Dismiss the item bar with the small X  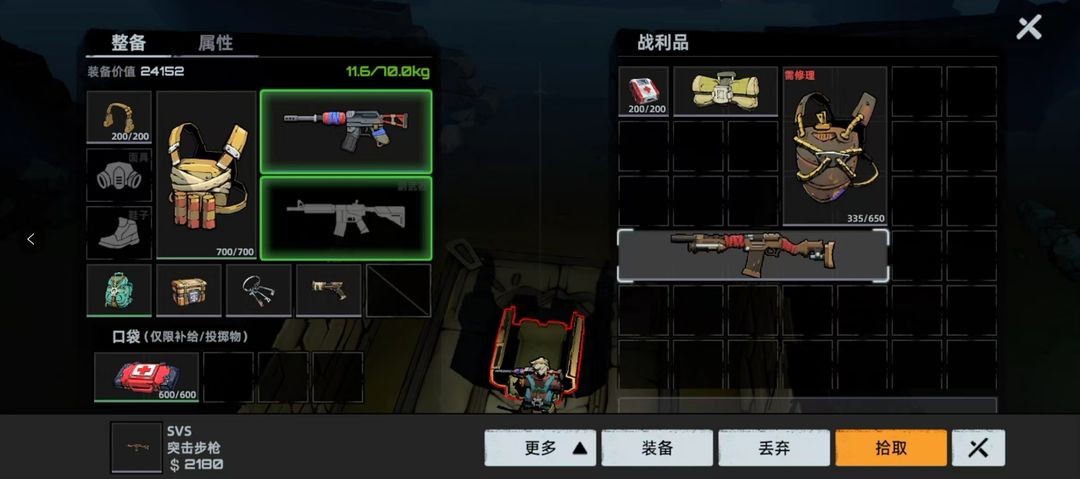click(x=978, y=448)
